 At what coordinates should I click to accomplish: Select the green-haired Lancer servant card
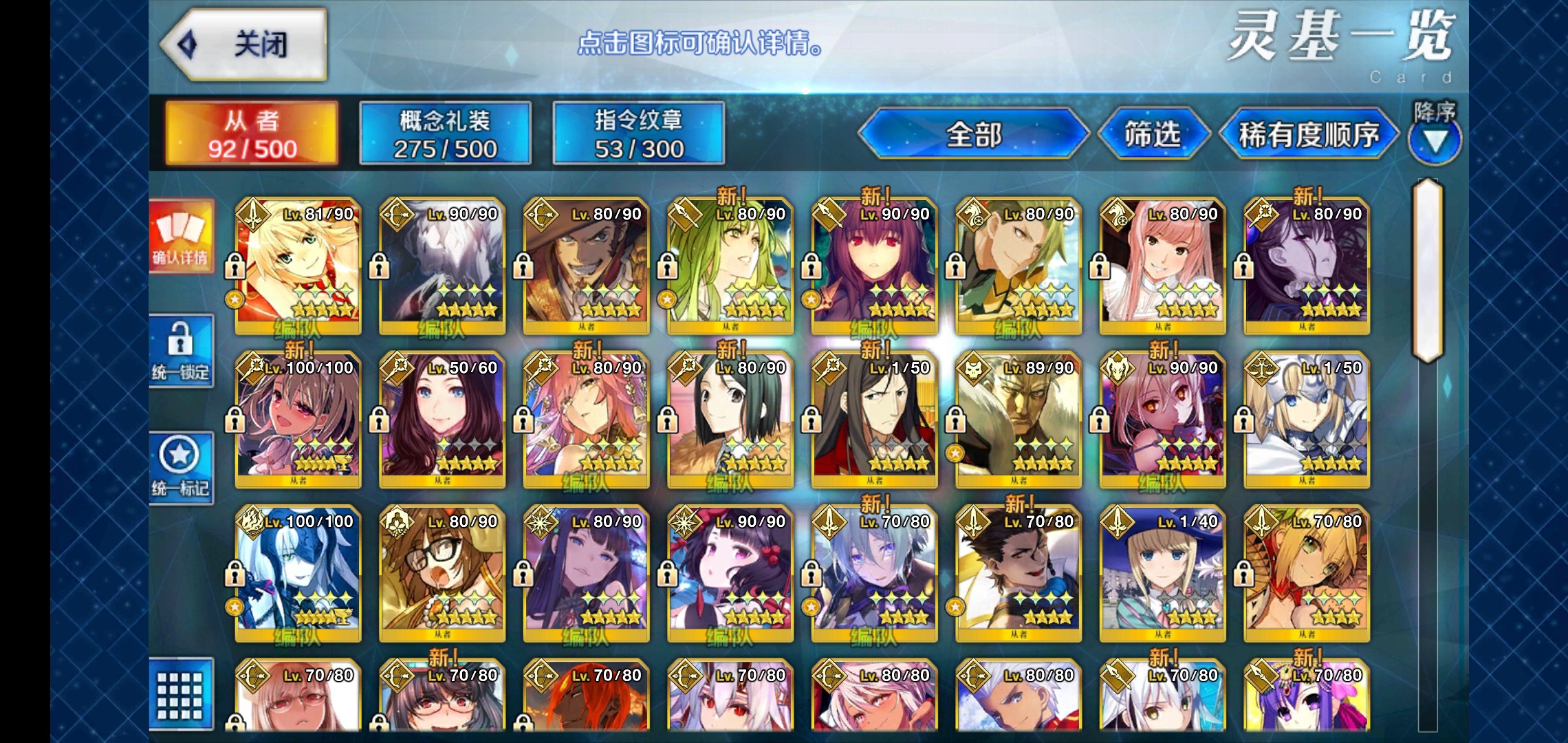click(730, 266)
